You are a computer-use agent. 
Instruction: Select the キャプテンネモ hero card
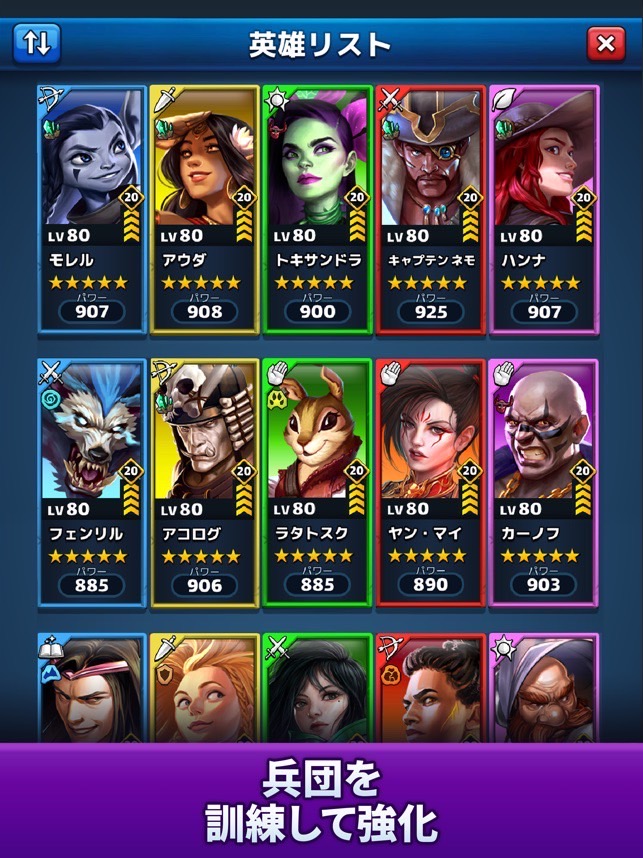tap(430, 208)
